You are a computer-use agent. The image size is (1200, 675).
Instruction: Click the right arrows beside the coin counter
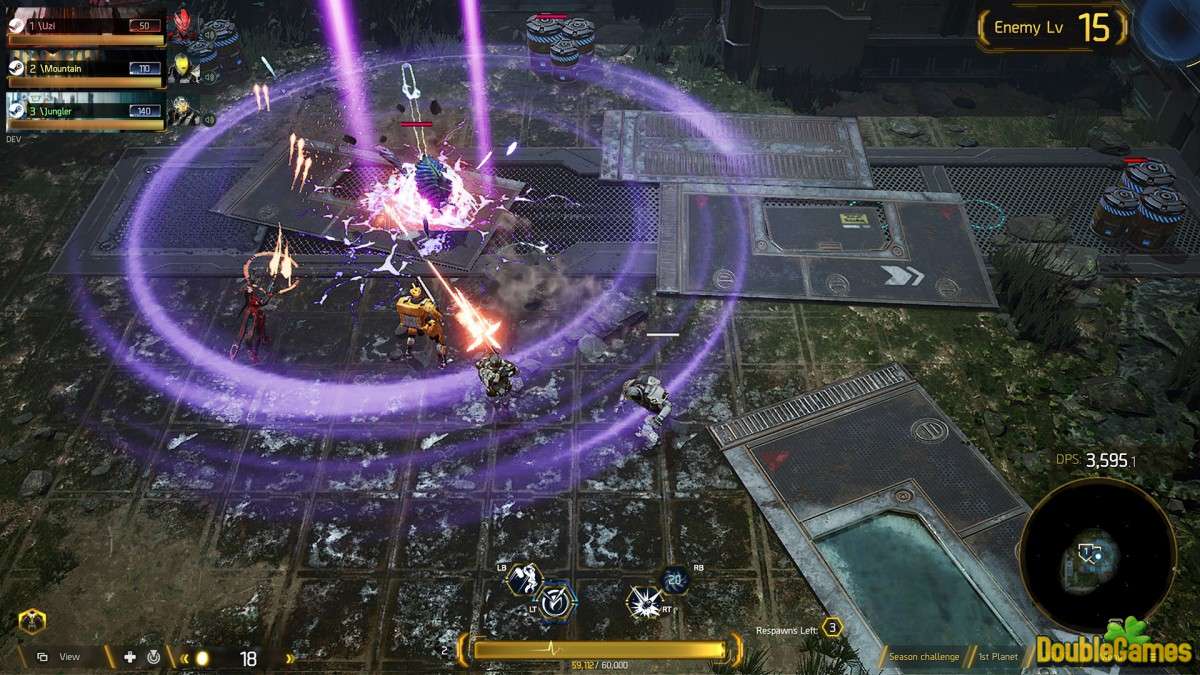pyautogui.click(x=290, y=658)
